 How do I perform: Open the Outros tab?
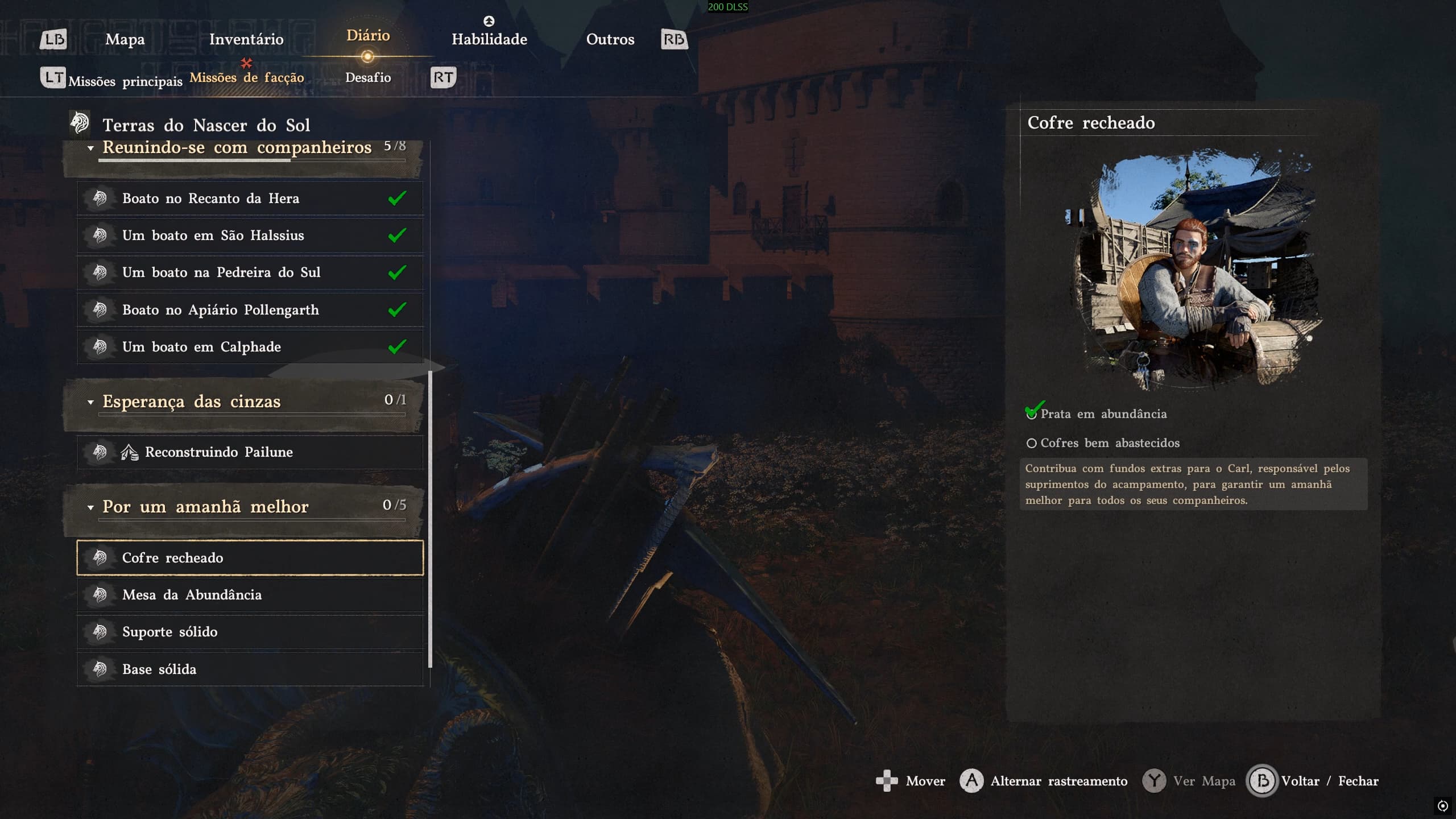click(x=610, y=39)
